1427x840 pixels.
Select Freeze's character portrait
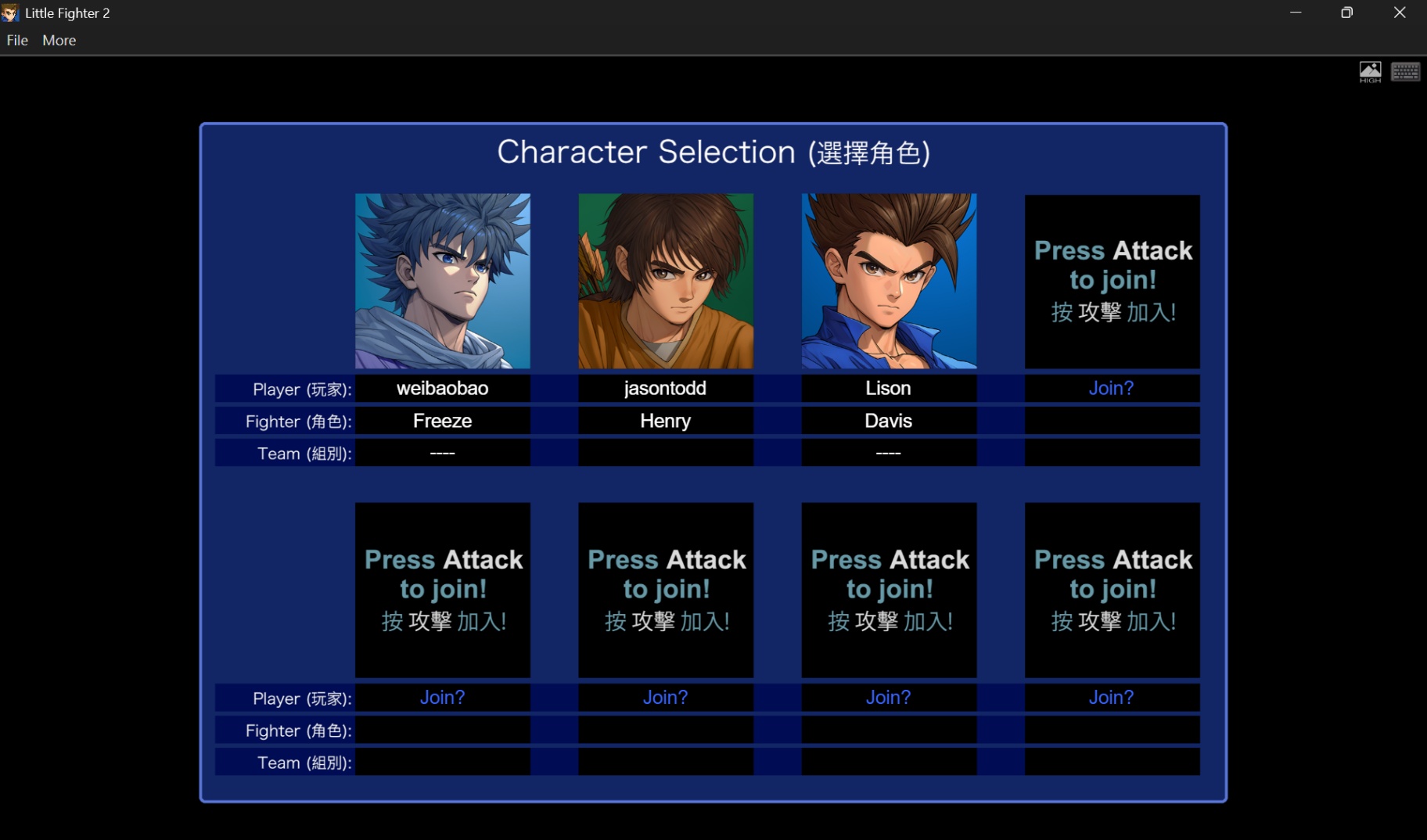tap(442, 281)
